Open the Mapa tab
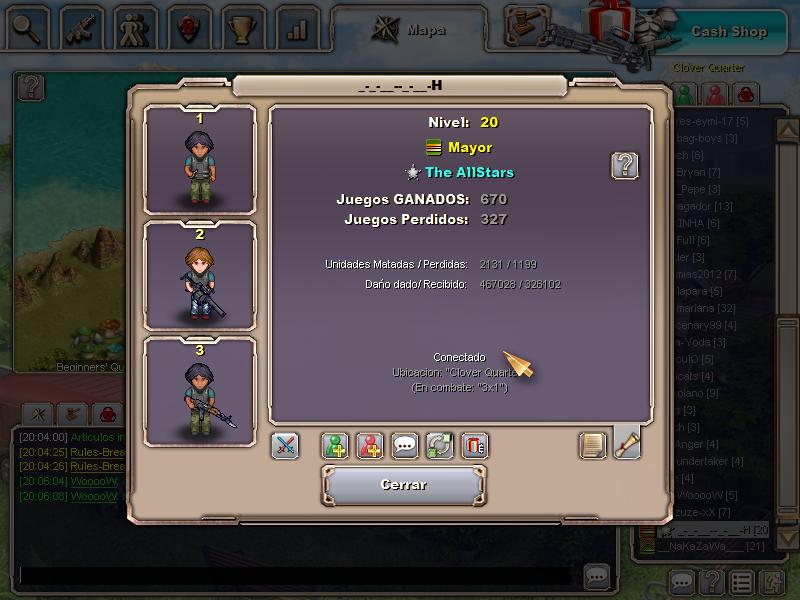 (x=410, y=29)
